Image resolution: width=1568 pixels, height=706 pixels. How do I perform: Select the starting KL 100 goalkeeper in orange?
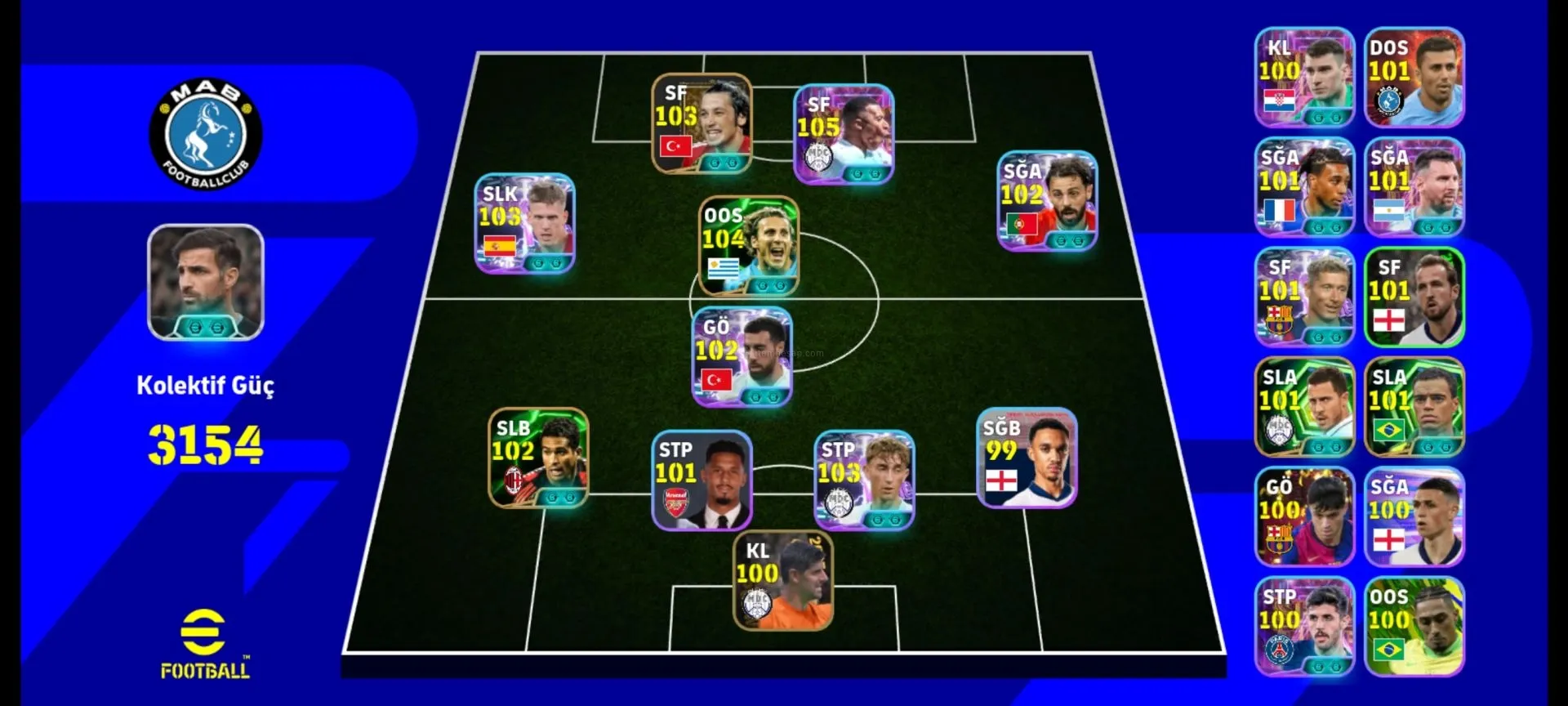pos(782,581)
